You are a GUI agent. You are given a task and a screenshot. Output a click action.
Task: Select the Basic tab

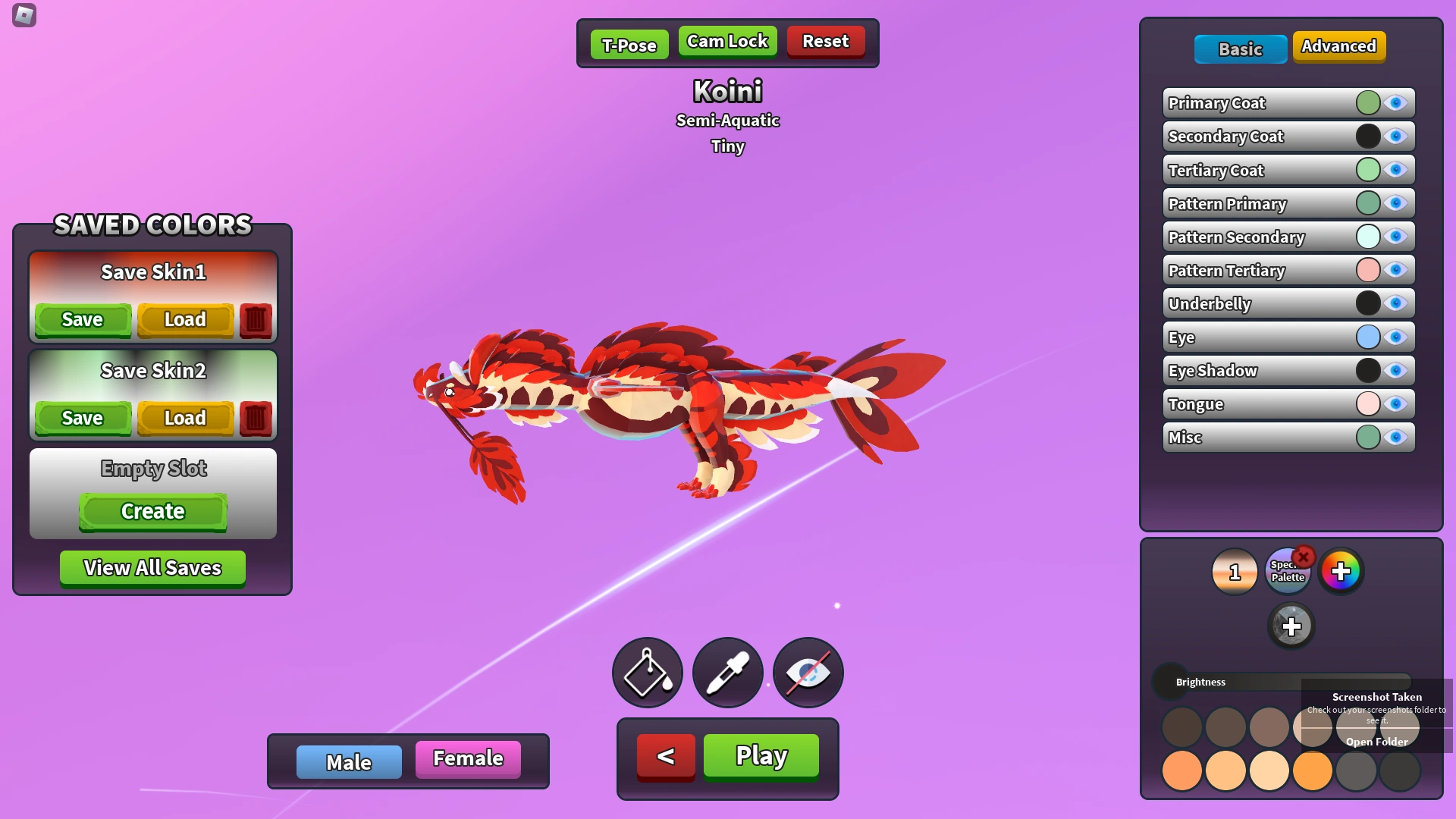coord(1240,49)
